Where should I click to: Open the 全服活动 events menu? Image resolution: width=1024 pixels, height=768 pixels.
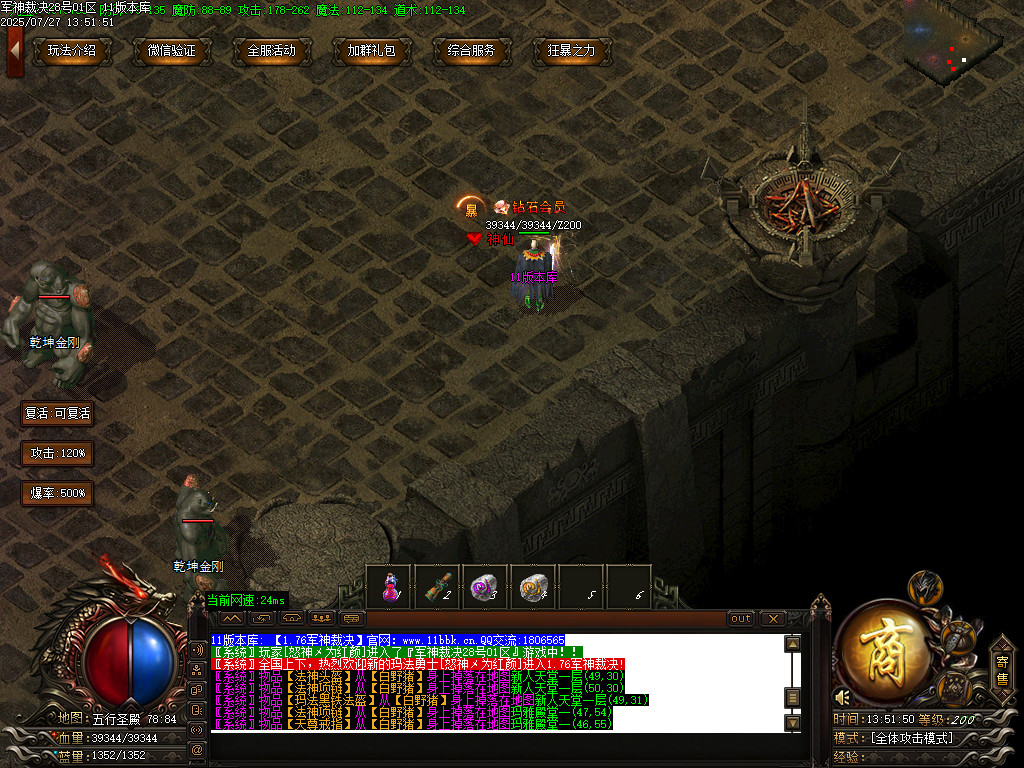click(x=272, y=51)
